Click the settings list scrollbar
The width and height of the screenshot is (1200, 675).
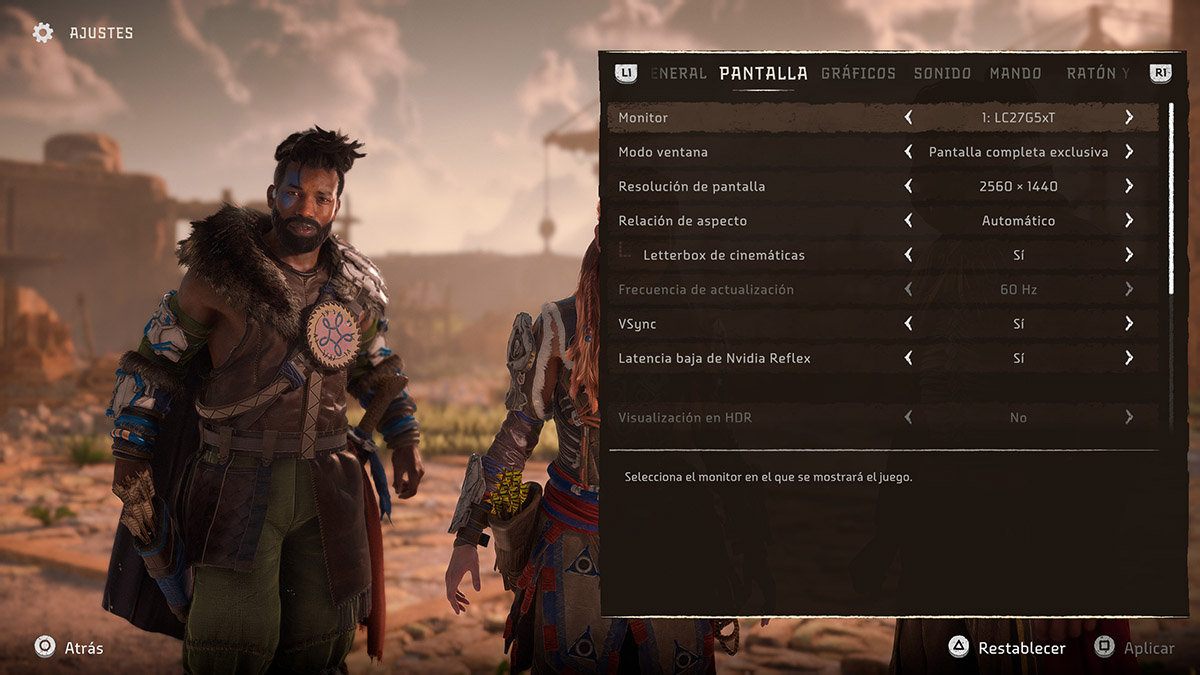click(x=1171, y=198)
